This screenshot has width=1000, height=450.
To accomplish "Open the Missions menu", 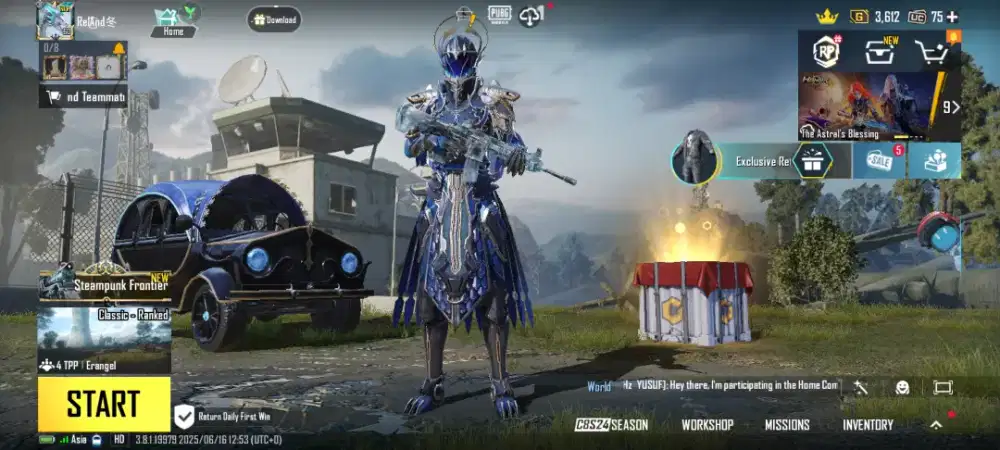I will (787, 425).
